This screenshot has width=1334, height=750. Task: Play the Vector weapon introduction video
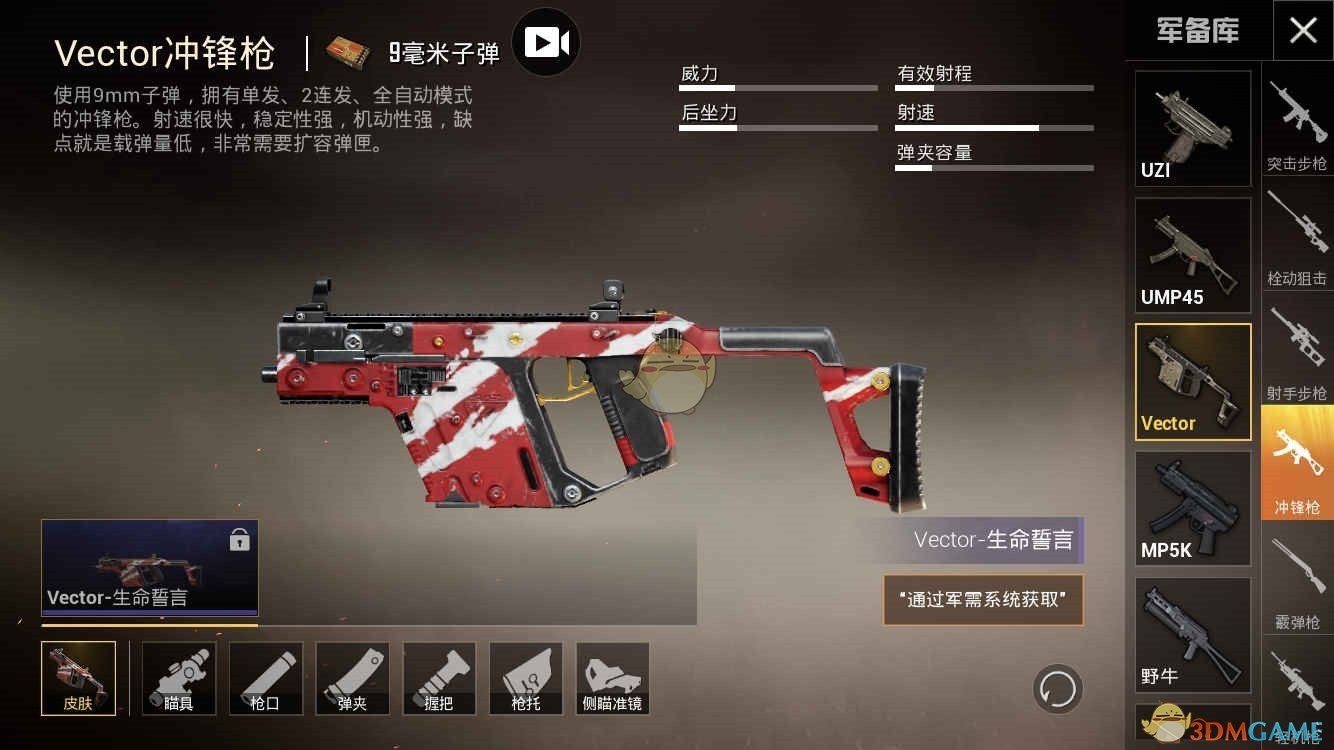545,42
